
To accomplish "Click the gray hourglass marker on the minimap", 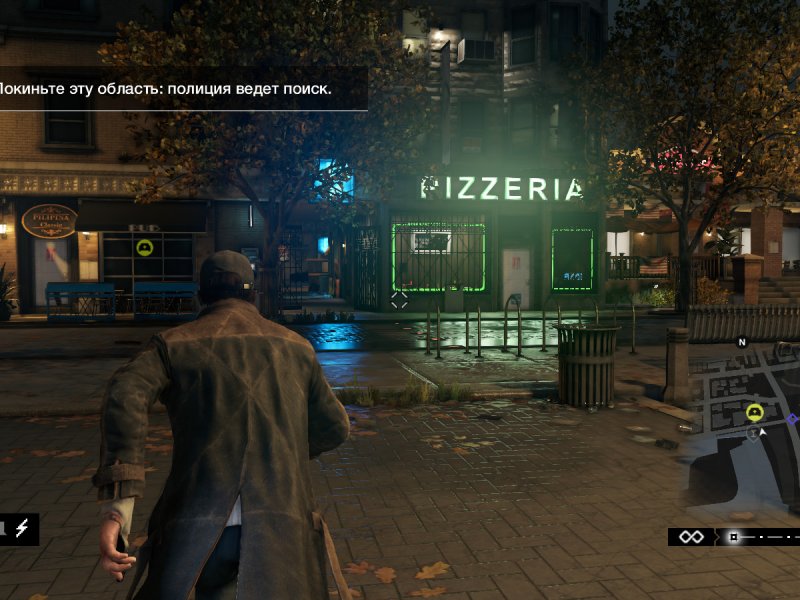I will 753,433.
